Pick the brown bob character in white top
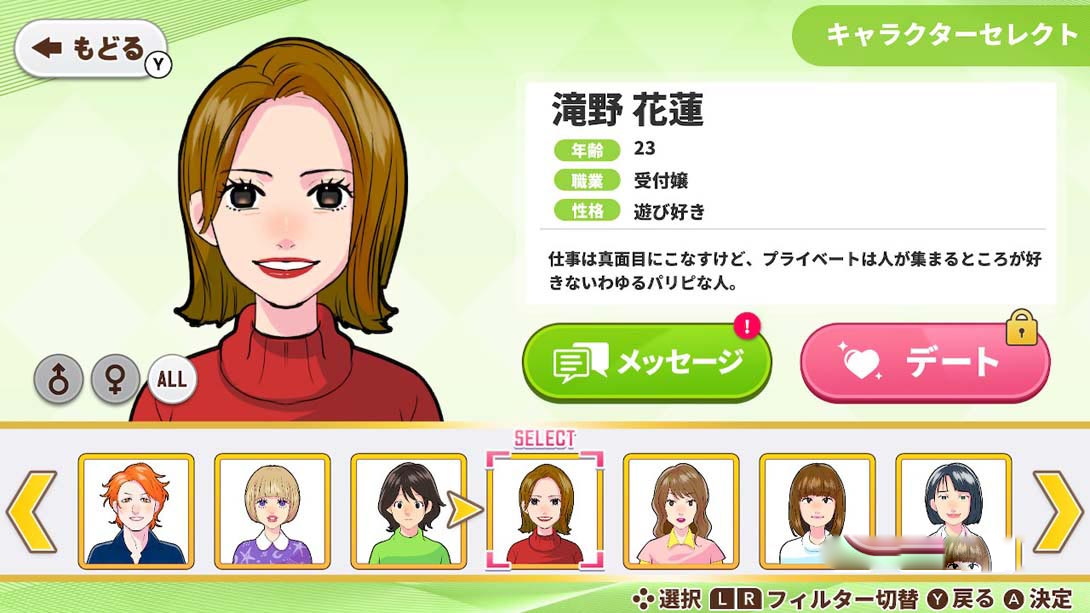This screenshot has height=613, width=1090. tap(817, 510)
